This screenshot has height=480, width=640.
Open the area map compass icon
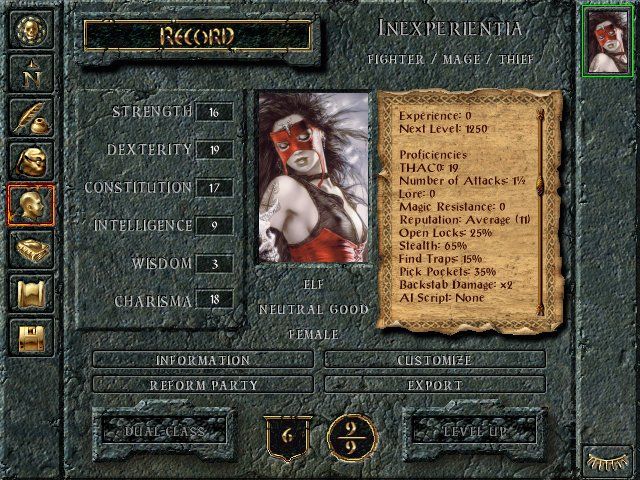point(31,73)
